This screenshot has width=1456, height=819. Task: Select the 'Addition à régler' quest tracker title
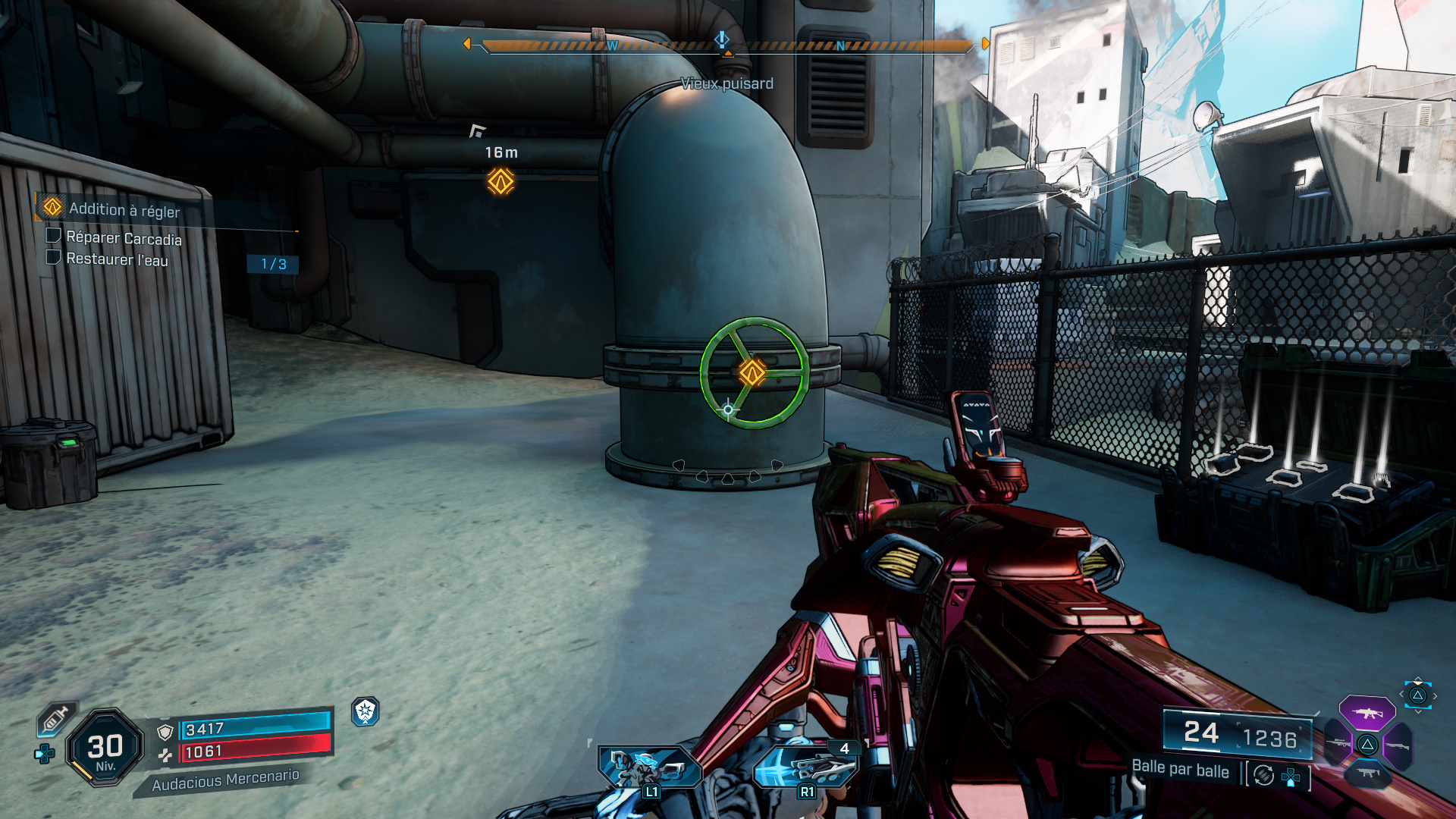click(124, 210)
